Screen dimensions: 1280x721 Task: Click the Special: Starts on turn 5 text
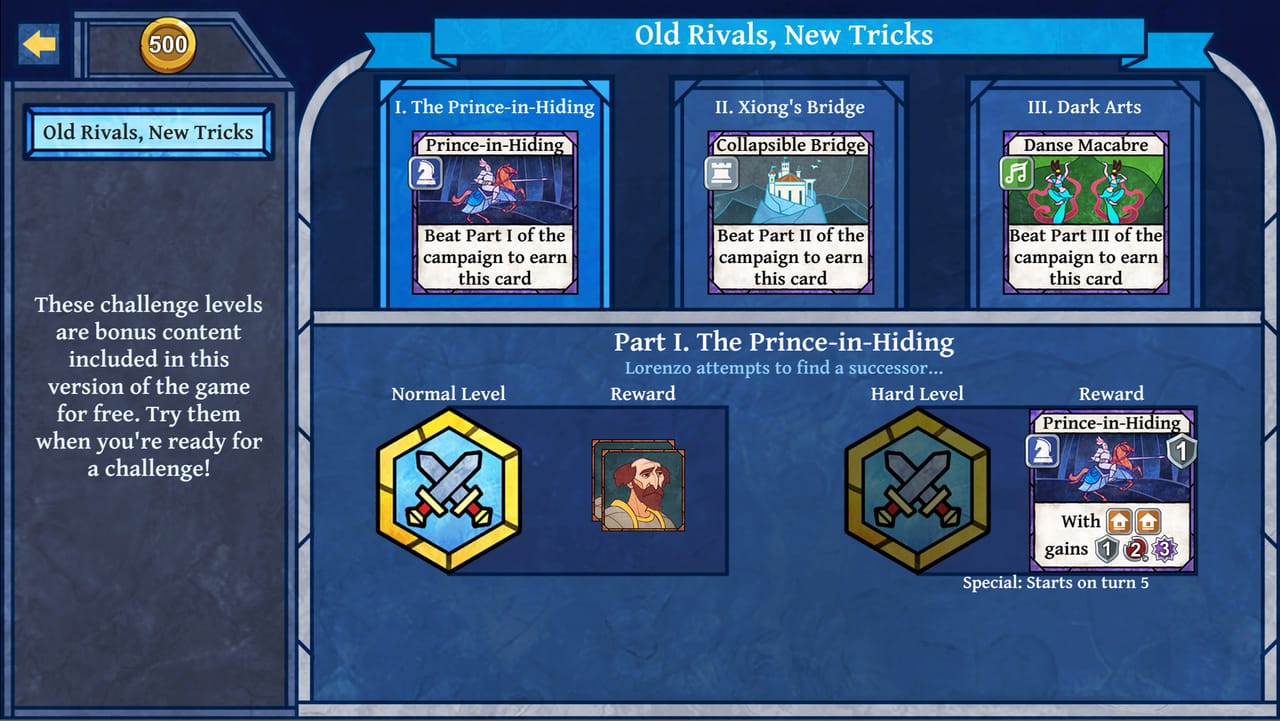1057,584
